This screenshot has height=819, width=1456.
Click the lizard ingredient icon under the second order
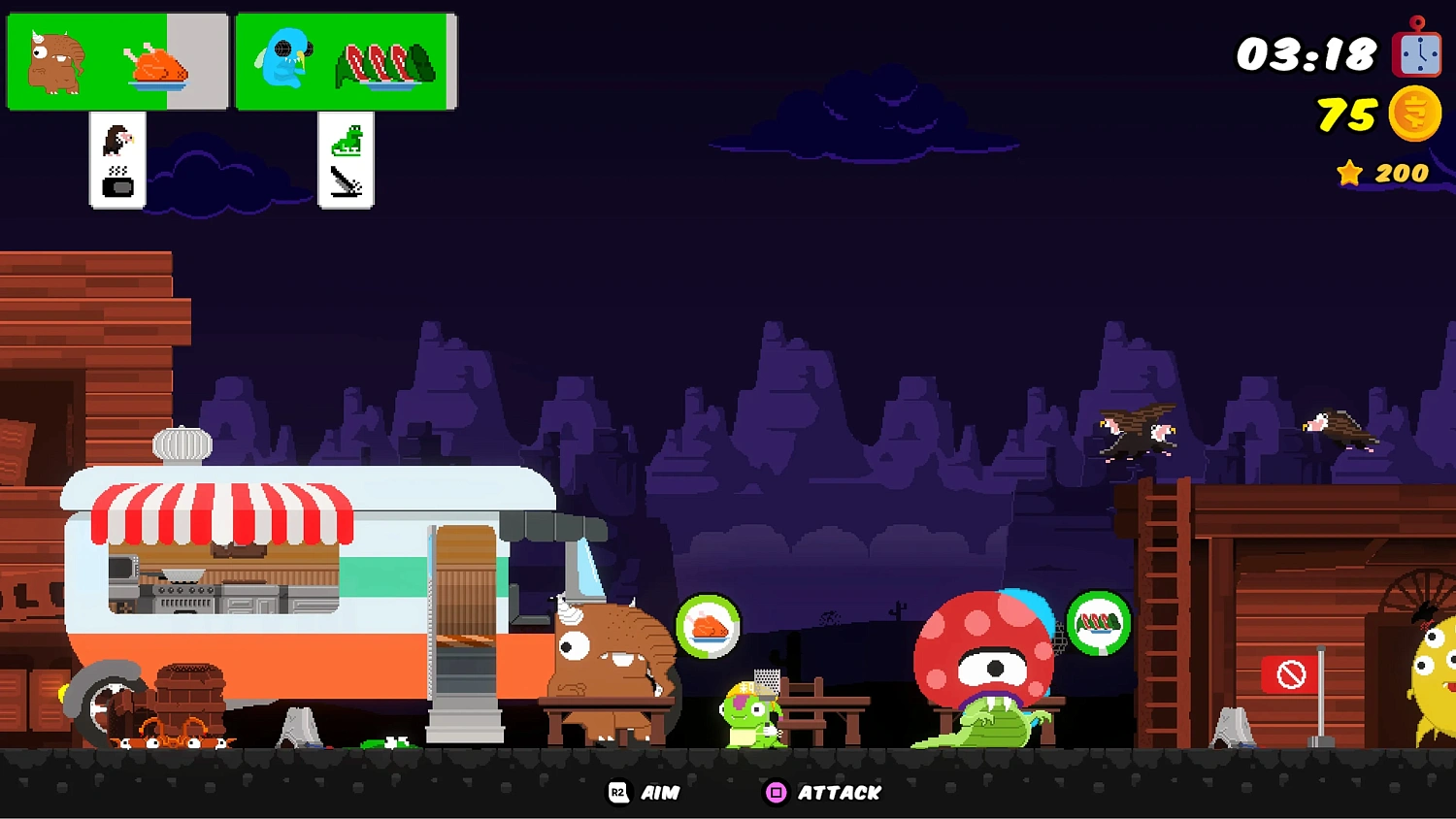click(346, 141)
